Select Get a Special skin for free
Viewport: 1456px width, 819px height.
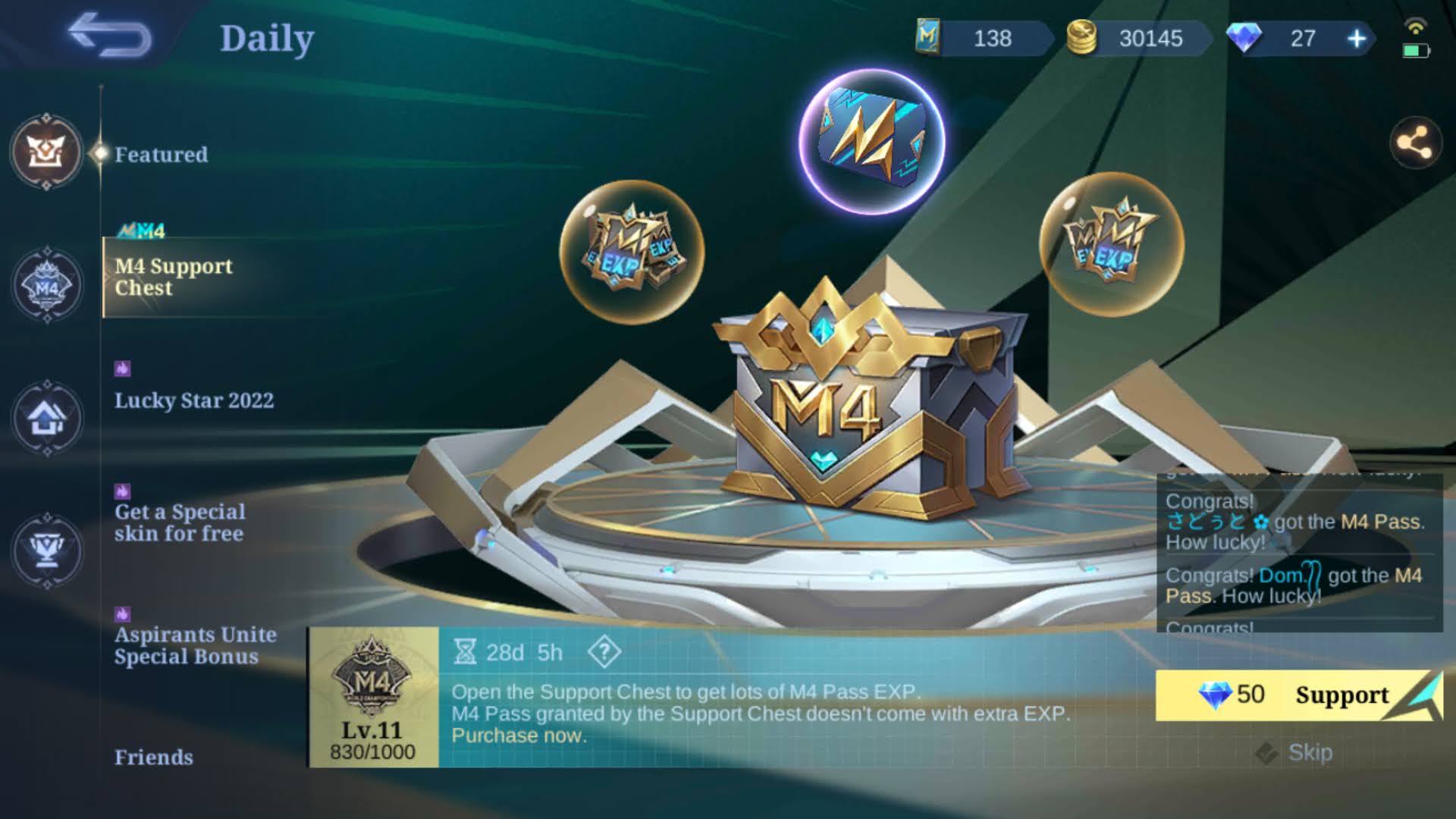click(179, 522)
